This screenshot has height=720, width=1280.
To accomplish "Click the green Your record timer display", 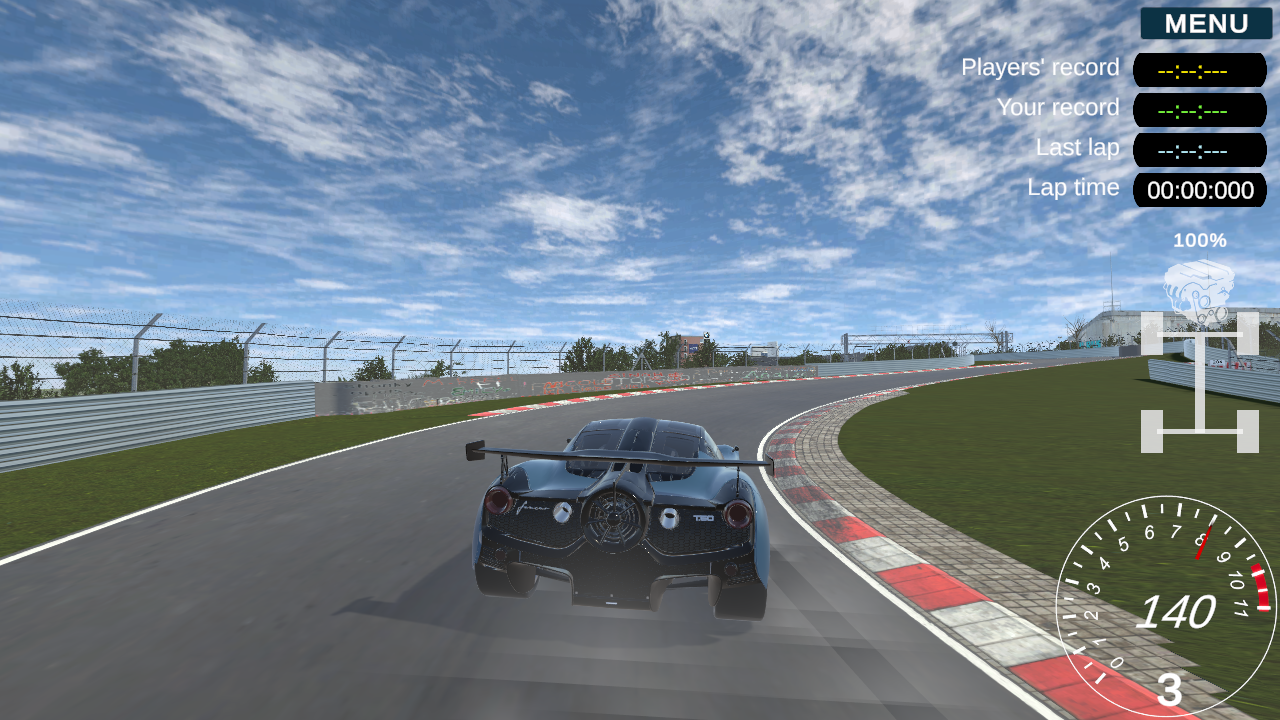I will click(x=1199, y=110).
